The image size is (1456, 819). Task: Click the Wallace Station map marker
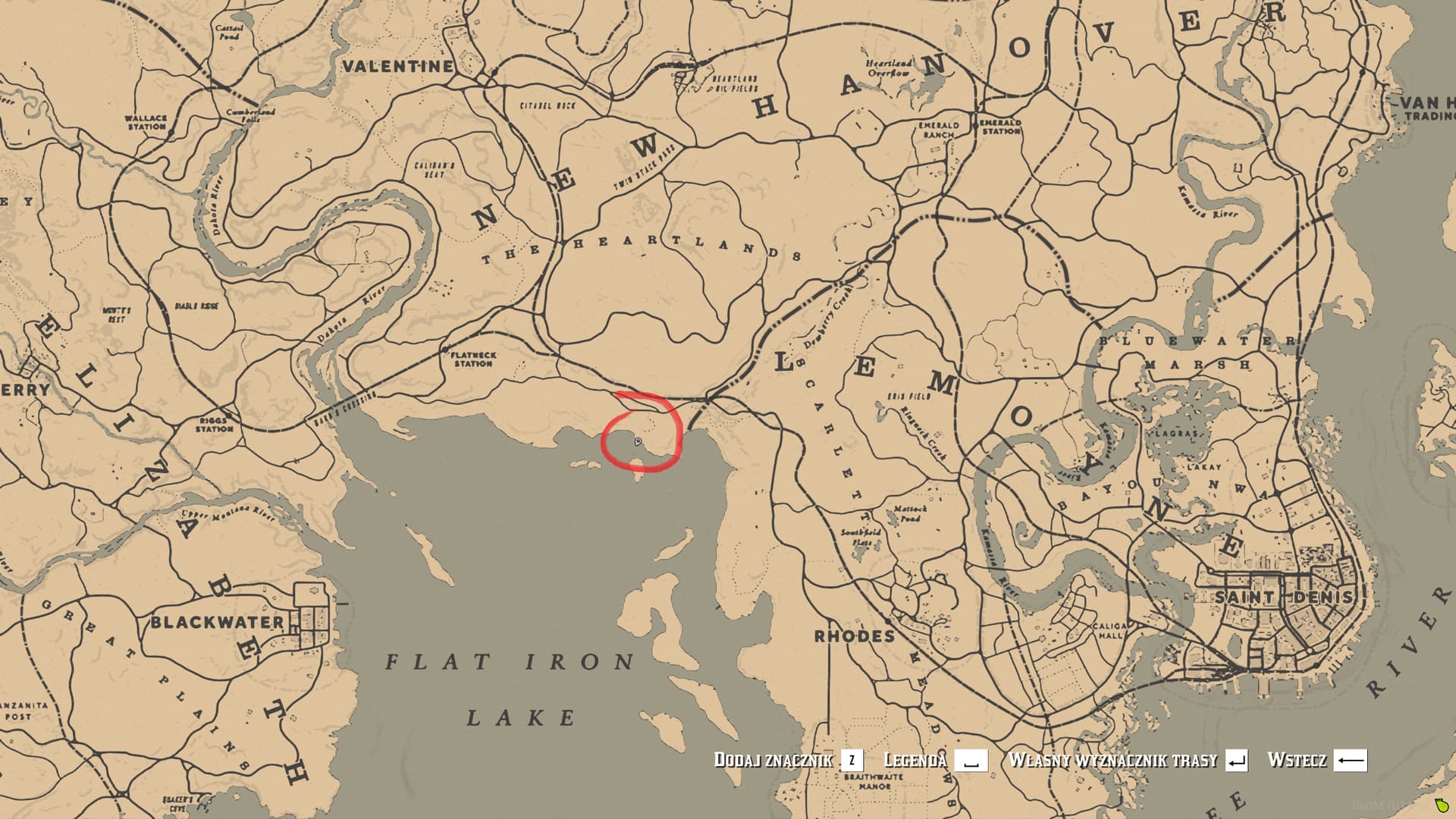146,120
